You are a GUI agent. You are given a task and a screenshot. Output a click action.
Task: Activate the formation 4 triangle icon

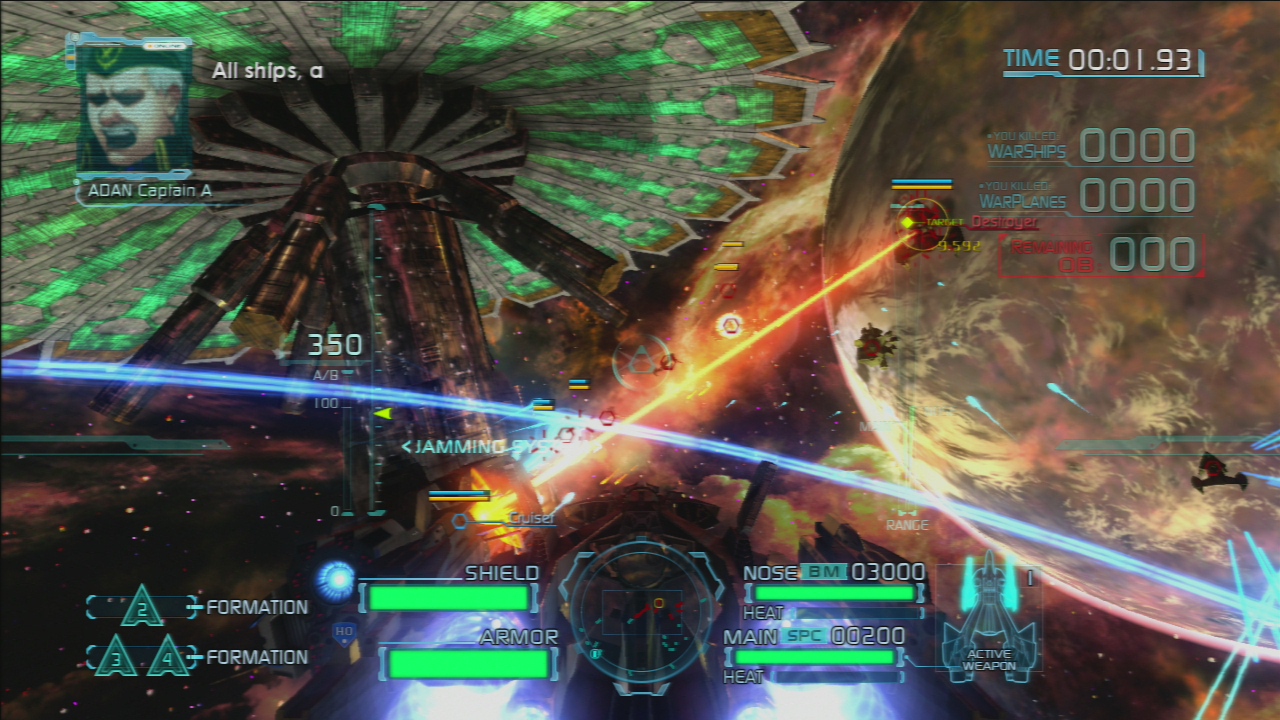[x=167, y=656]
